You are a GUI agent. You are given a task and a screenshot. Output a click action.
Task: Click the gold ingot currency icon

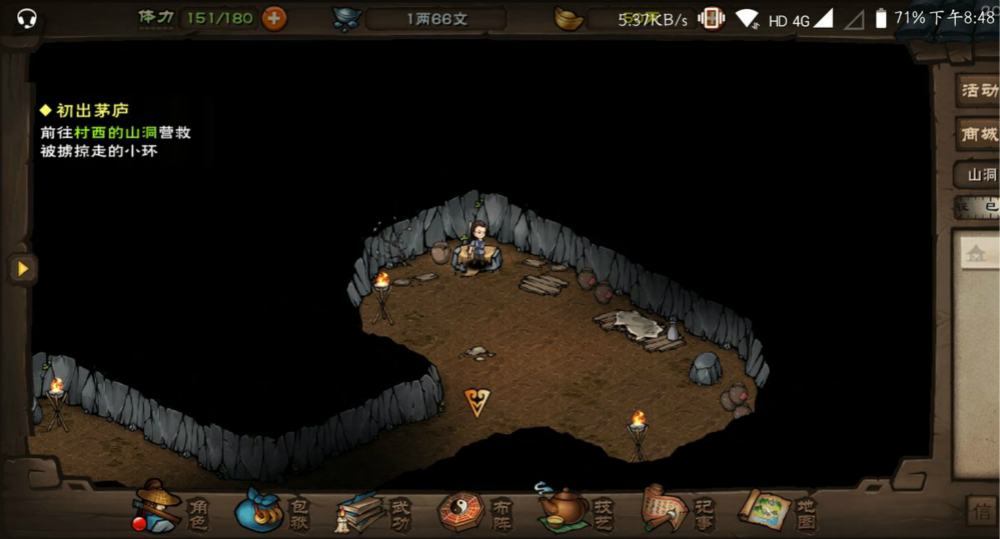571,18
